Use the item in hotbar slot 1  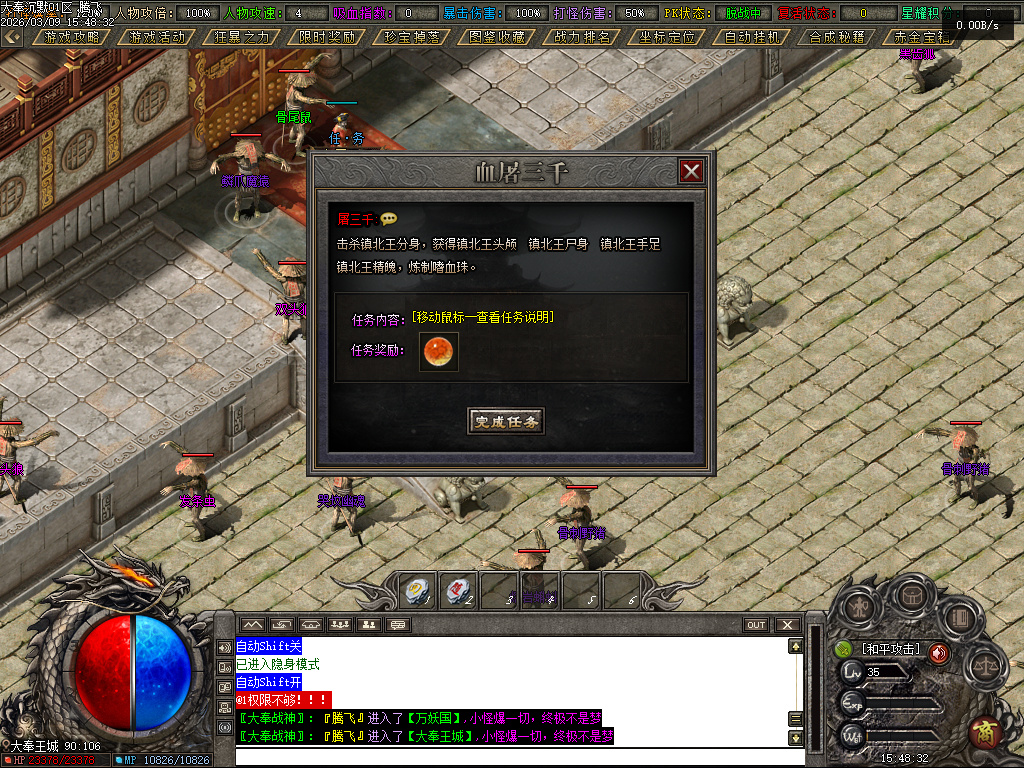point(416,590)
